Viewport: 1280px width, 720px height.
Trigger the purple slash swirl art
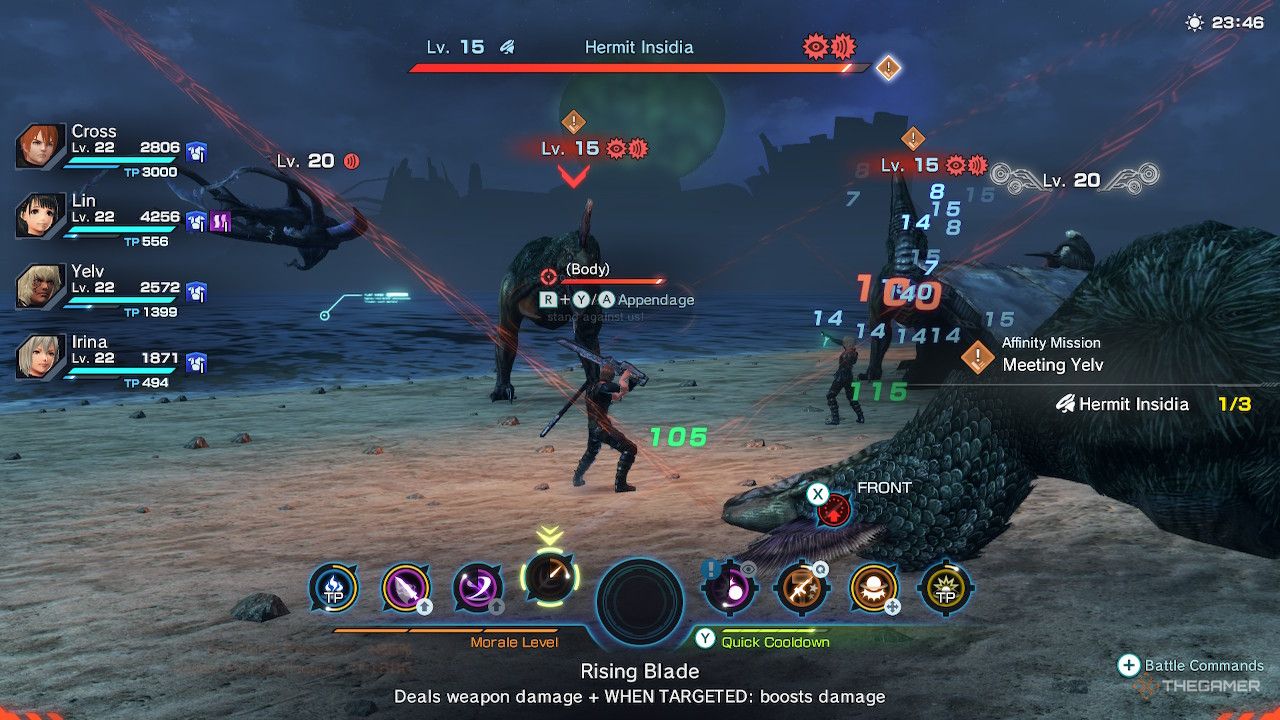pos(477,588)
